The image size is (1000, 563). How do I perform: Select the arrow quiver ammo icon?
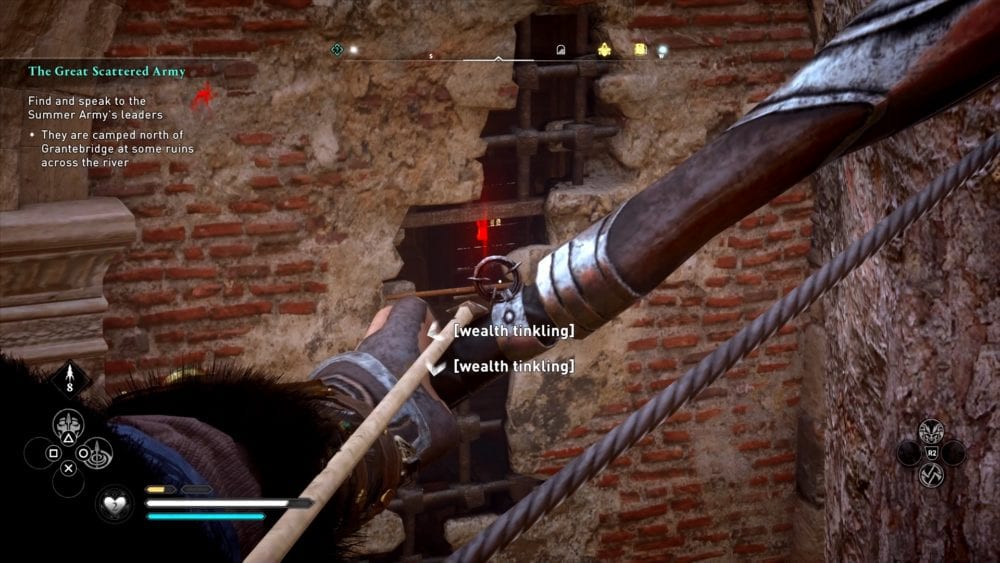click(x=70, y=379)
